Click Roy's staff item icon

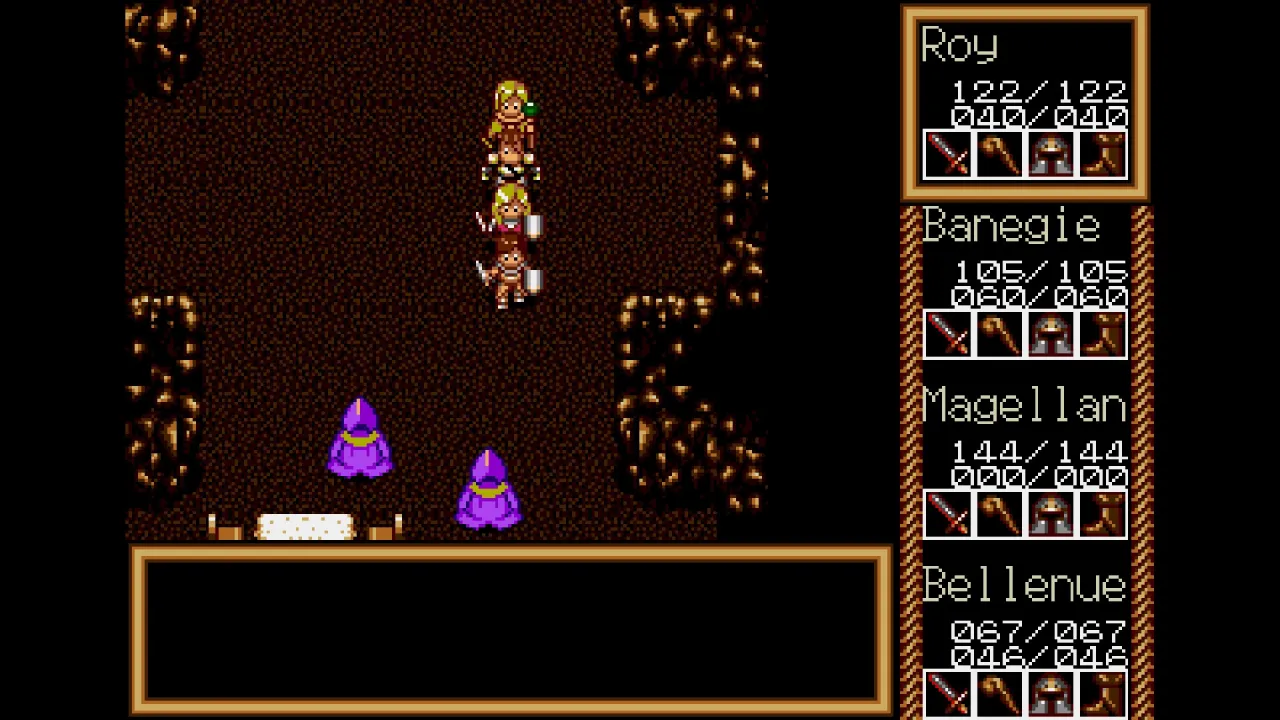pos(1000,155)
